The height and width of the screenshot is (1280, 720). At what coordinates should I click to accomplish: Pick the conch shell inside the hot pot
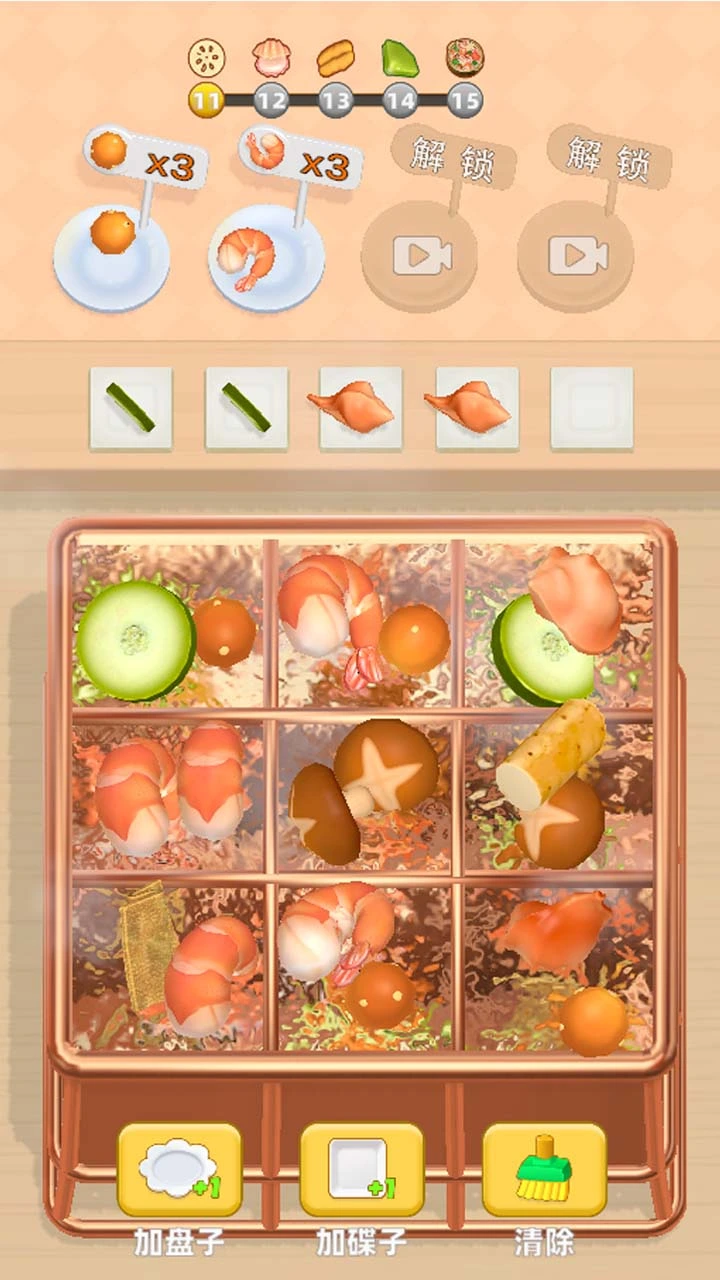553,932
